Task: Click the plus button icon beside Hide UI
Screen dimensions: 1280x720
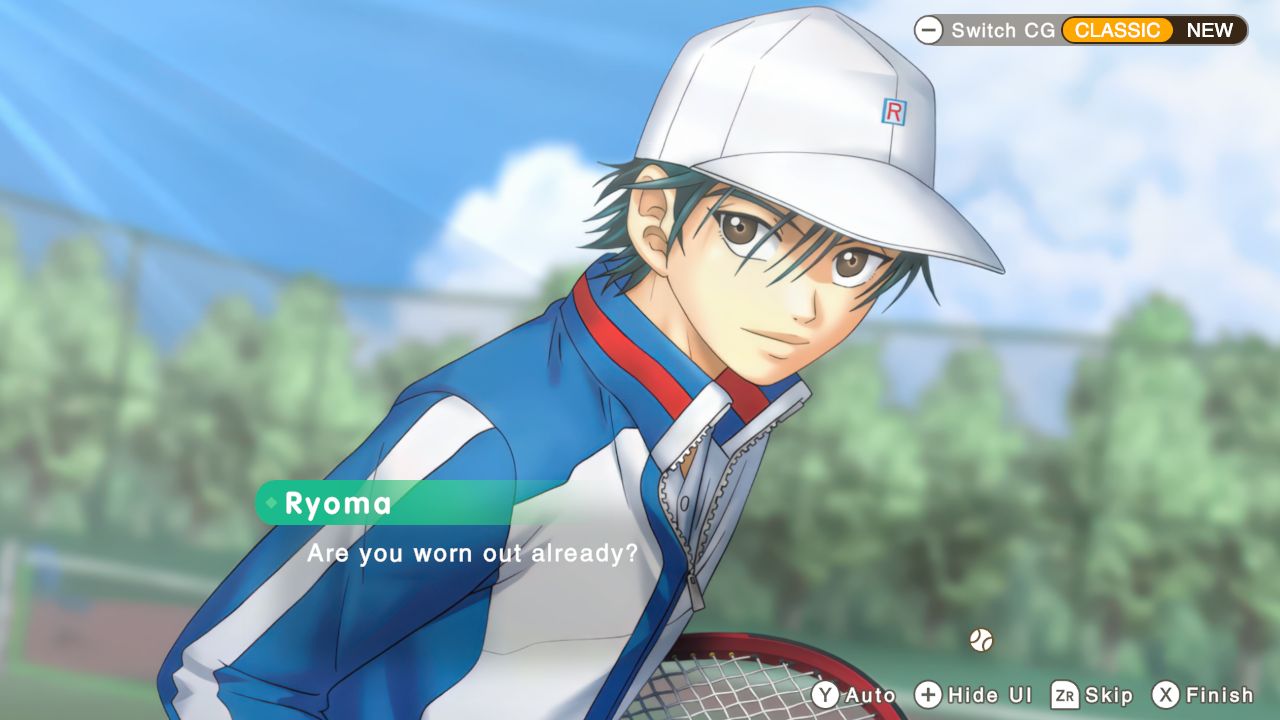Action: click(x=928, y=695)
